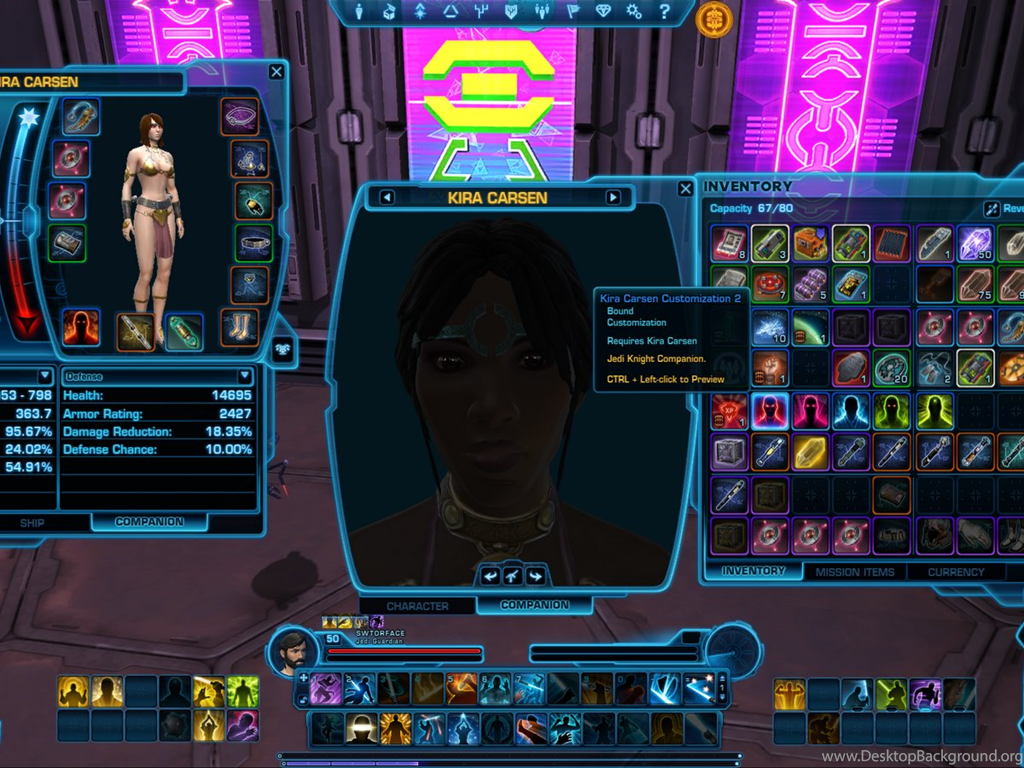Choose the red XP boost item
Image resolution: width=1024 pixels, height=768 pixels.
[729, 410]
